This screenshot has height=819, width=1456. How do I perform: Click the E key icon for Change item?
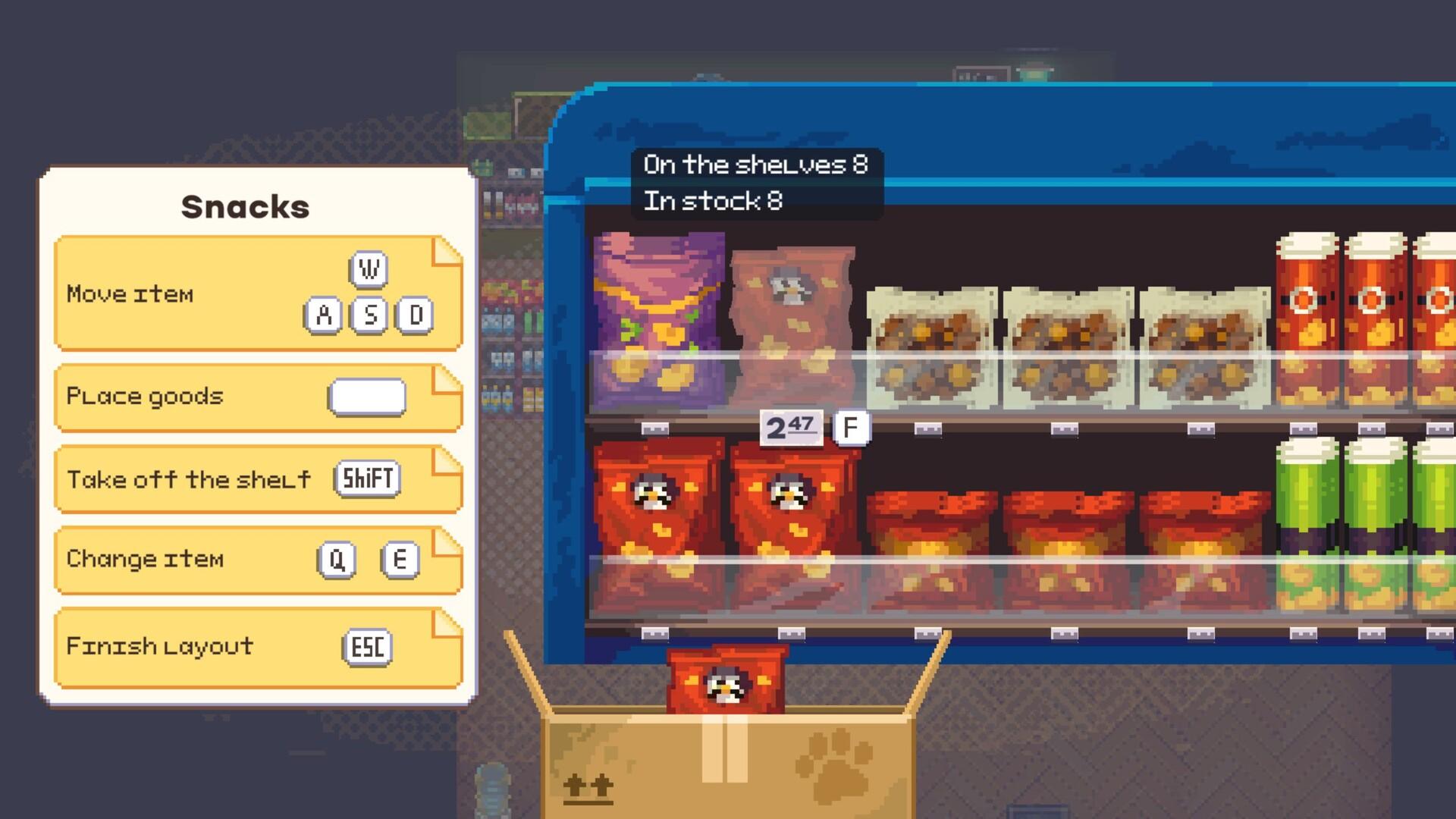click(x=400, y=560)
